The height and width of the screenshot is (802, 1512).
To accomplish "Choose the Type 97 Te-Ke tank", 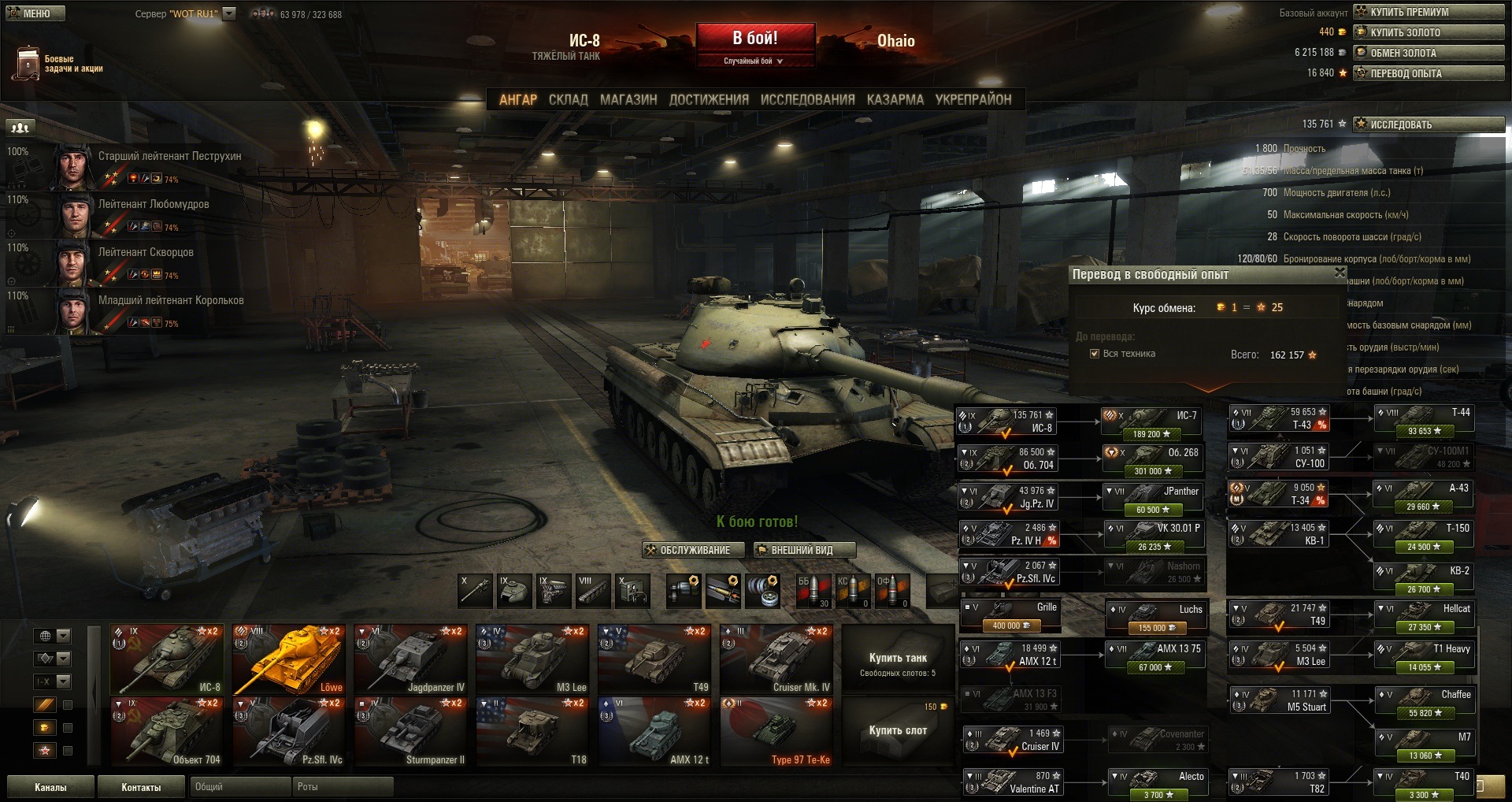I will tap(776, 733).
